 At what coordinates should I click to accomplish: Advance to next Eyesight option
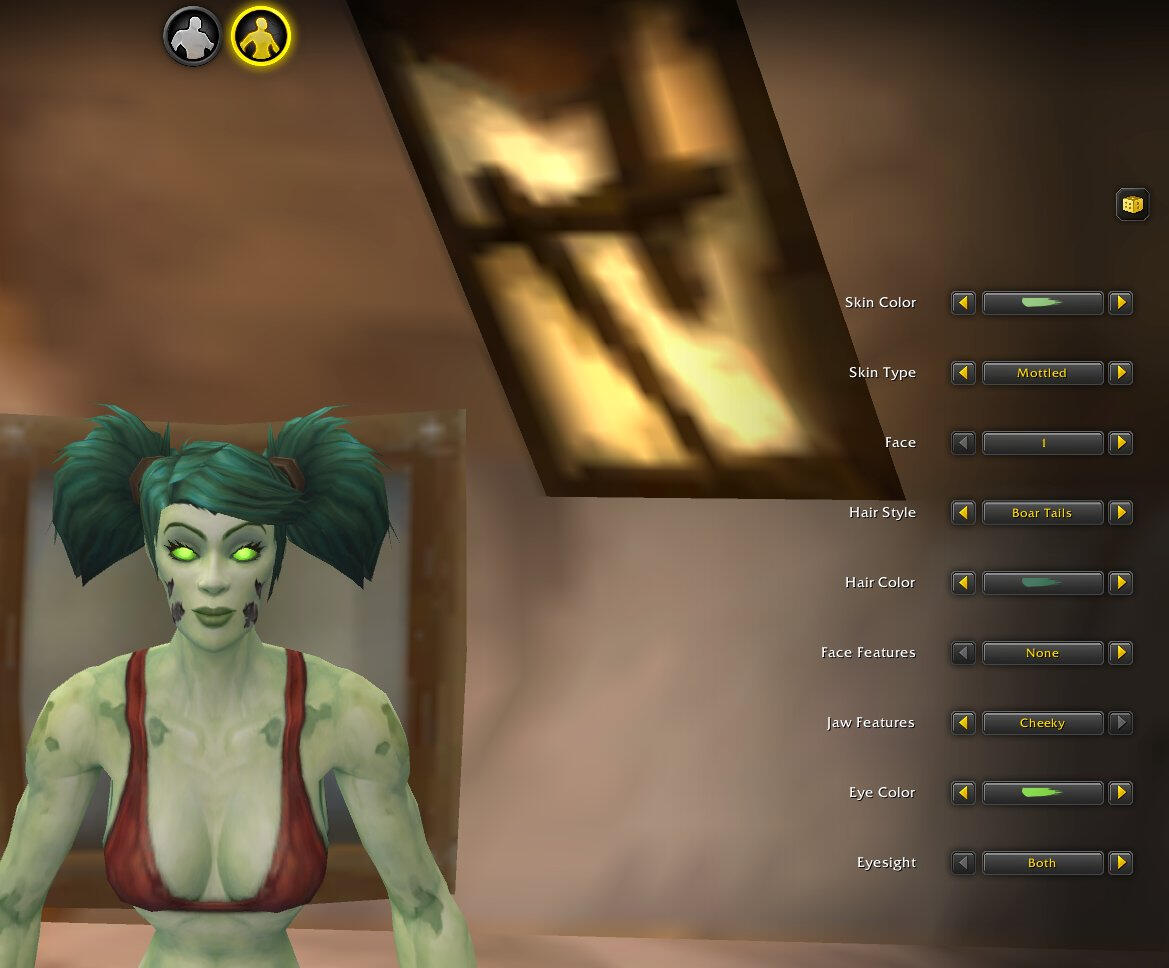(x=1121, y=863)
